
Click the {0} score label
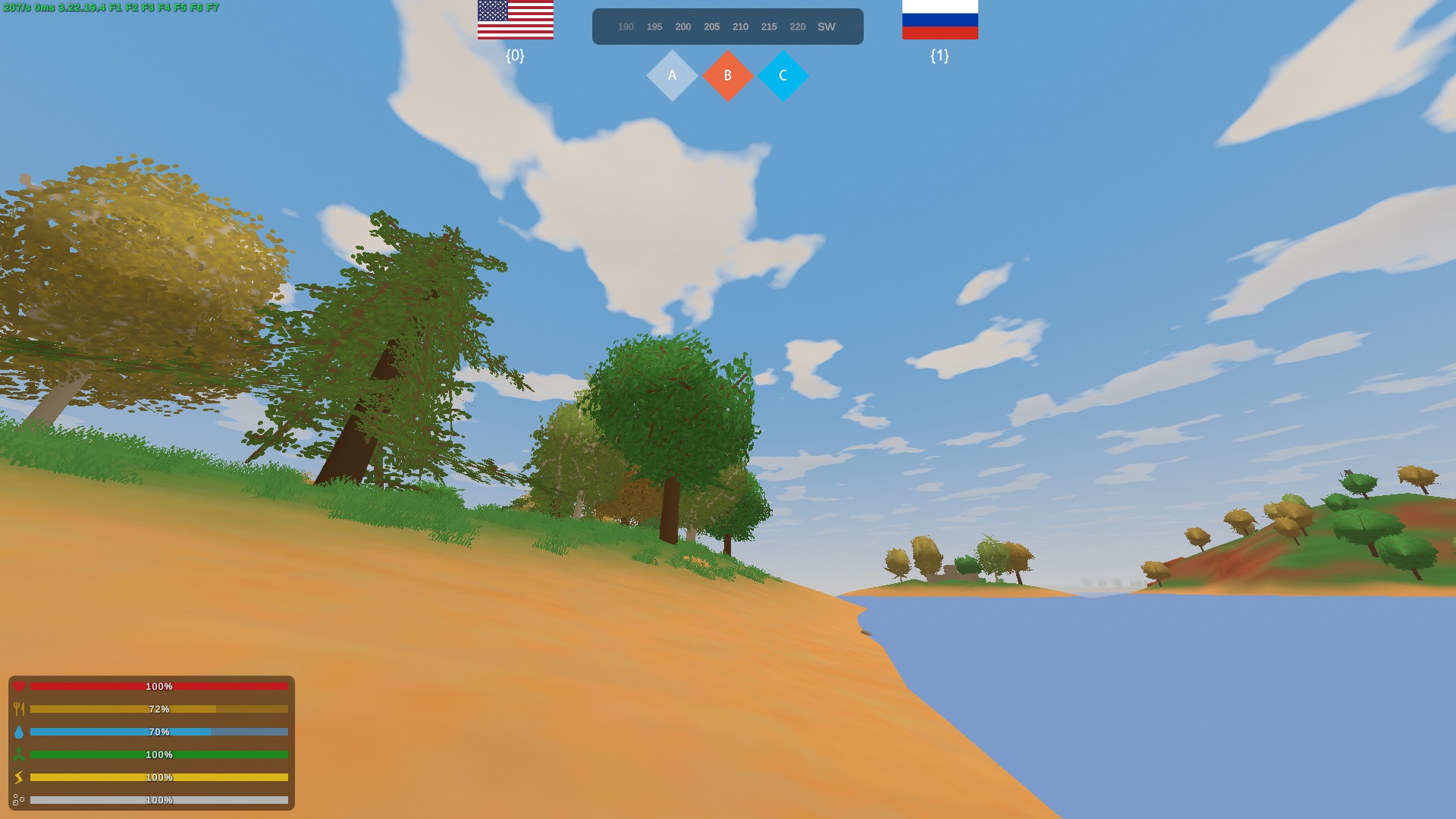[x=515, y=55]
